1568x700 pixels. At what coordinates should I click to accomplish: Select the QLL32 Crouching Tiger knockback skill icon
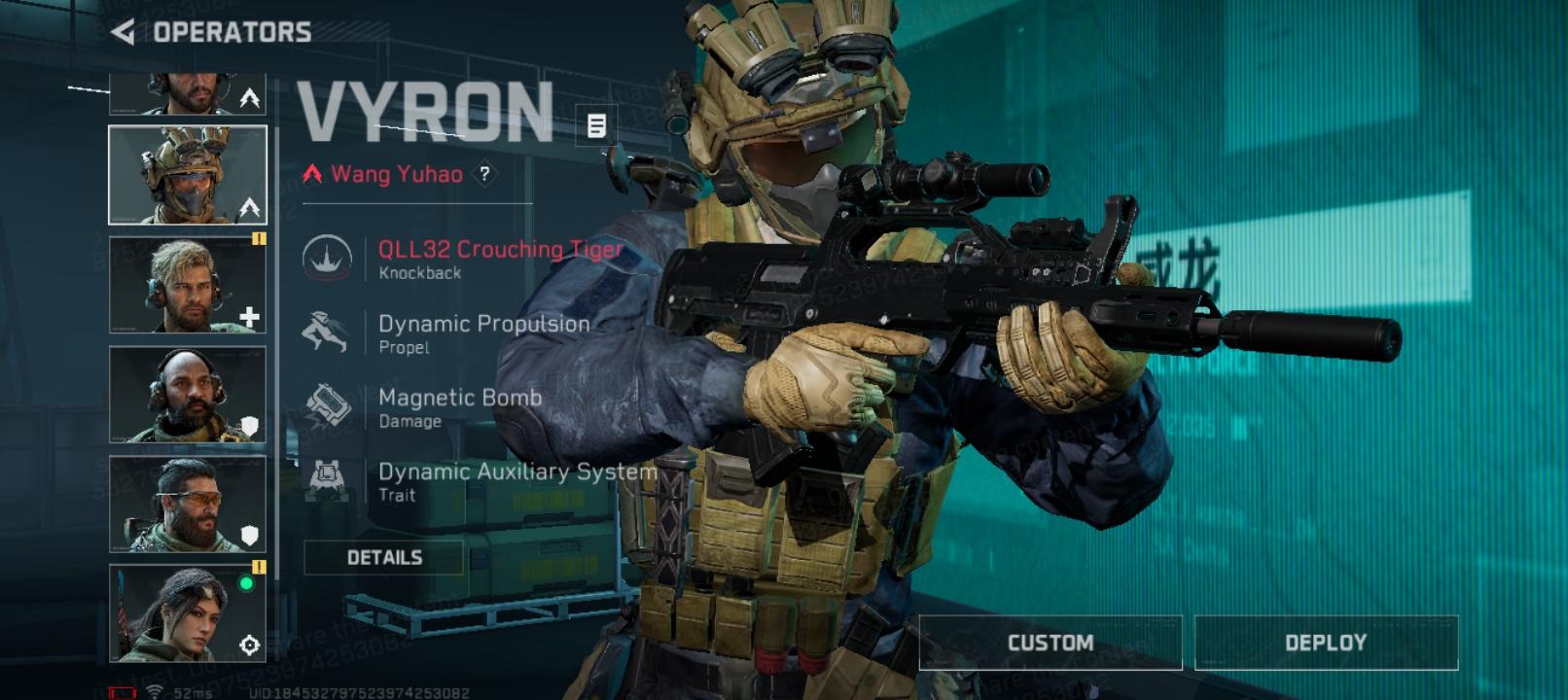click(329, 259)
